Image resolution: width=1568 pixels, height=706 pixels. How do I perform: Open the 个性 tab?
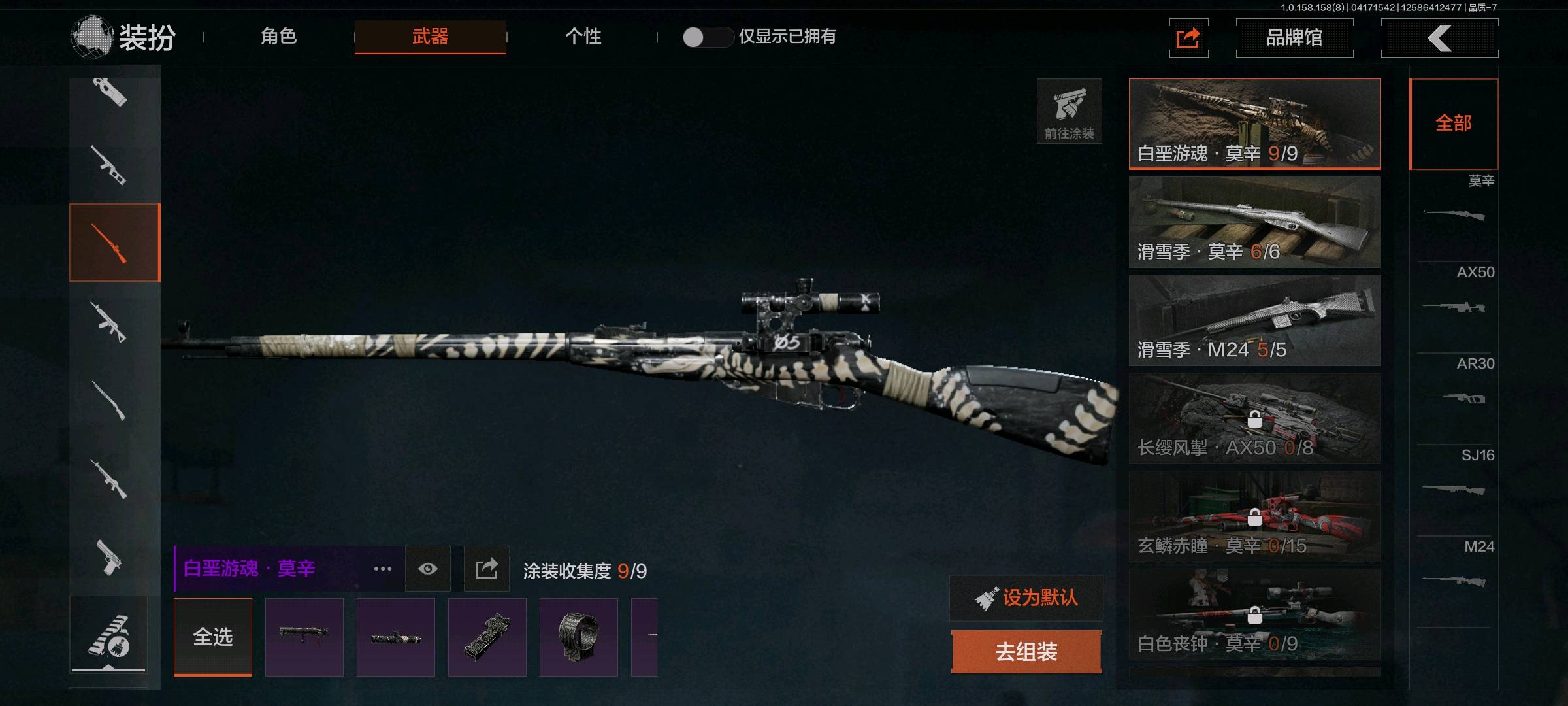tap(583, 37)
